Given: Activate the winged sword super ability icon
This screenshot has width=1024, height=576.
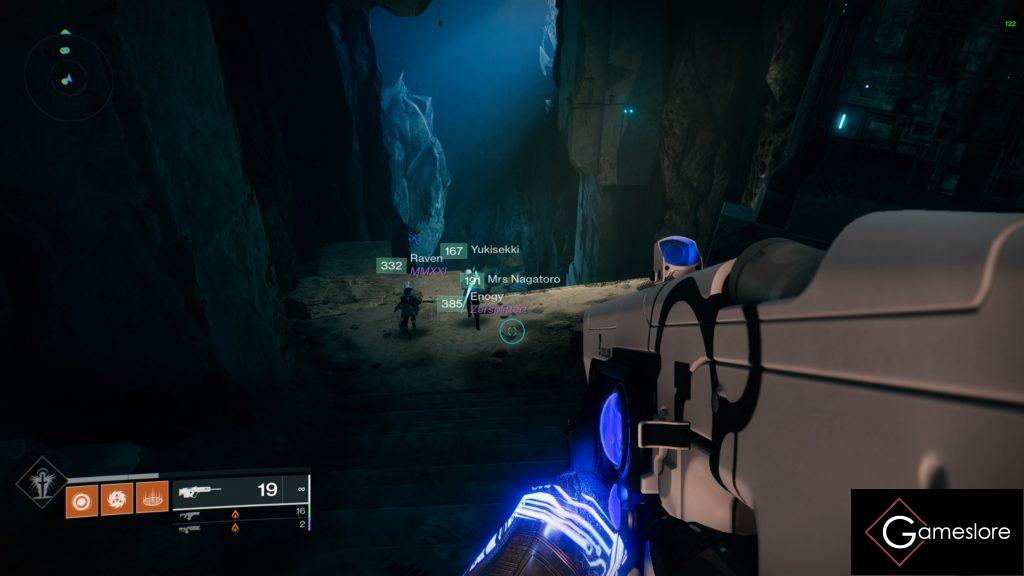Looking at the screenshot, I should point(42,481).
